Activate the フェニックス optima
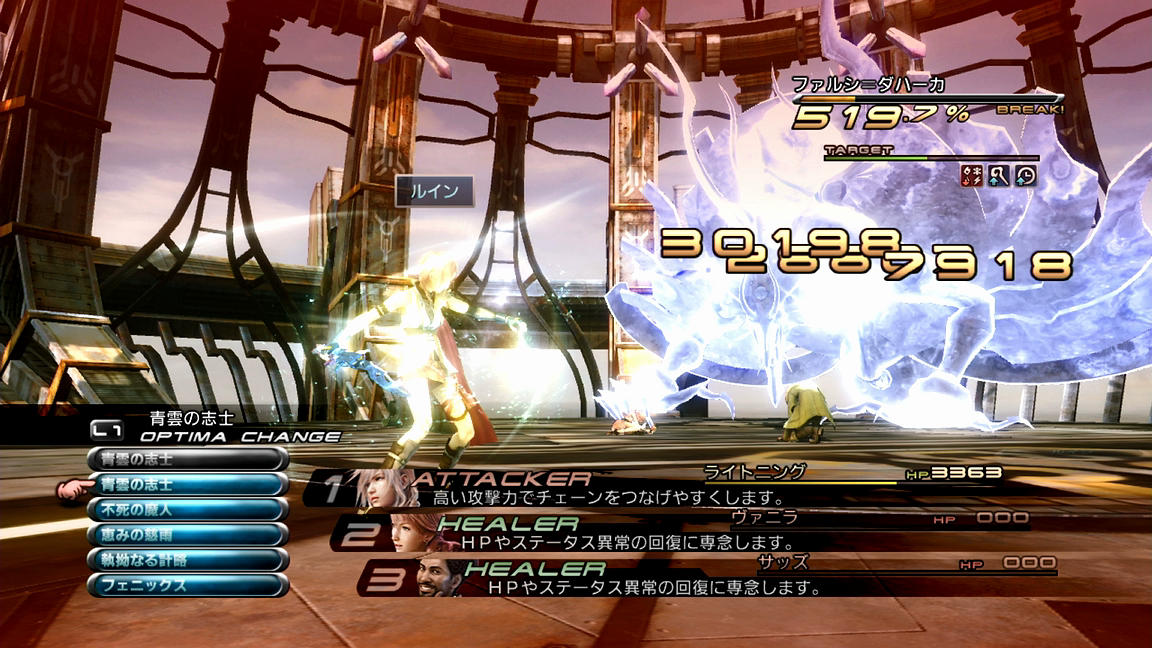Screen dimensions: 1152x648 pyautogui.click(x=187, y=585)
